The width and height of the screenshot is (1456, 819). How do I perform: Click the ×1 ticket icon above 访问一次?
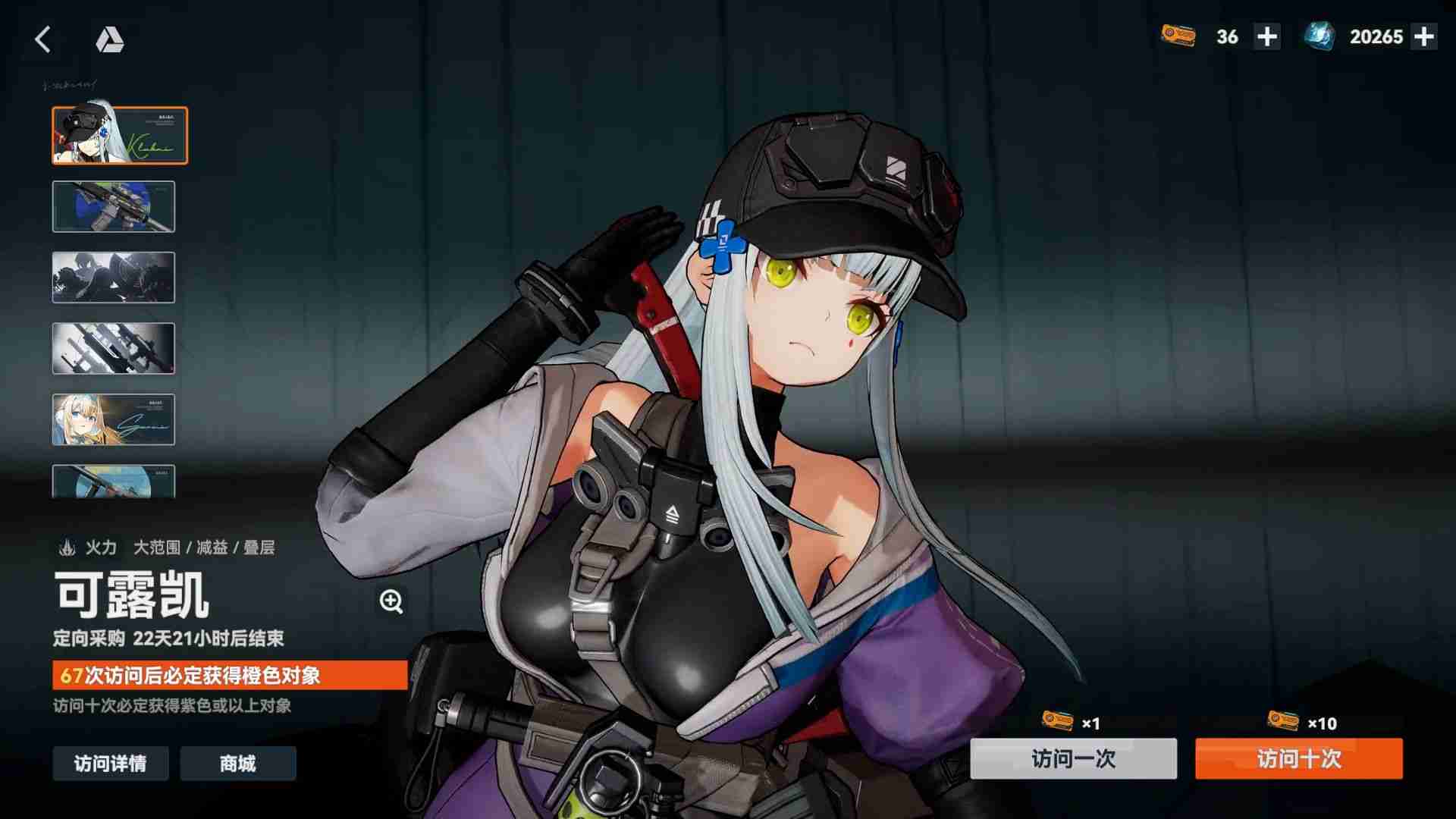click(1059, 722)
